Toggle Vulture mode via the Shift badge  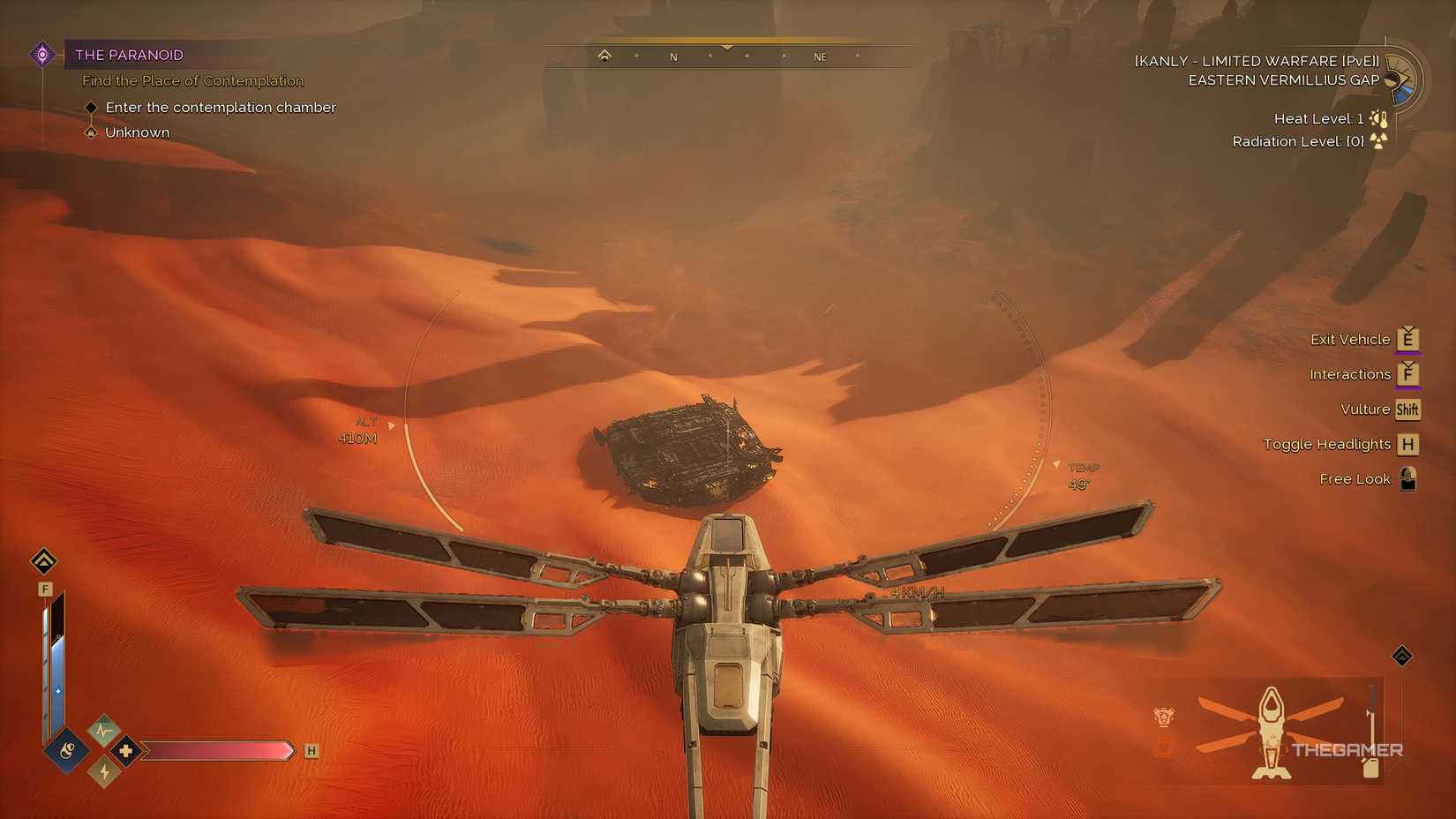pyautogui.click(x=1407, y=409)
